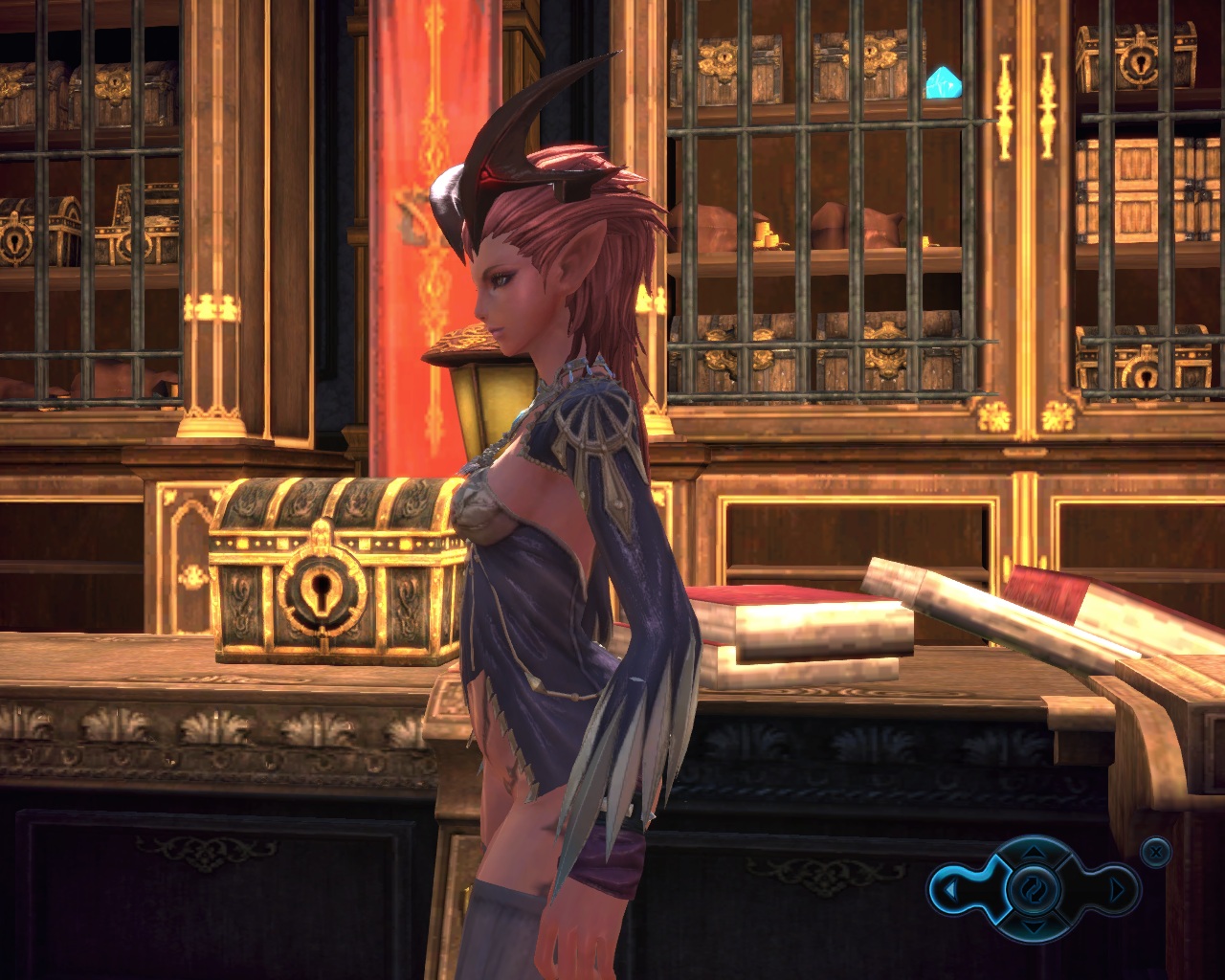Click the up arrow on the camera control

point(1034,851)
